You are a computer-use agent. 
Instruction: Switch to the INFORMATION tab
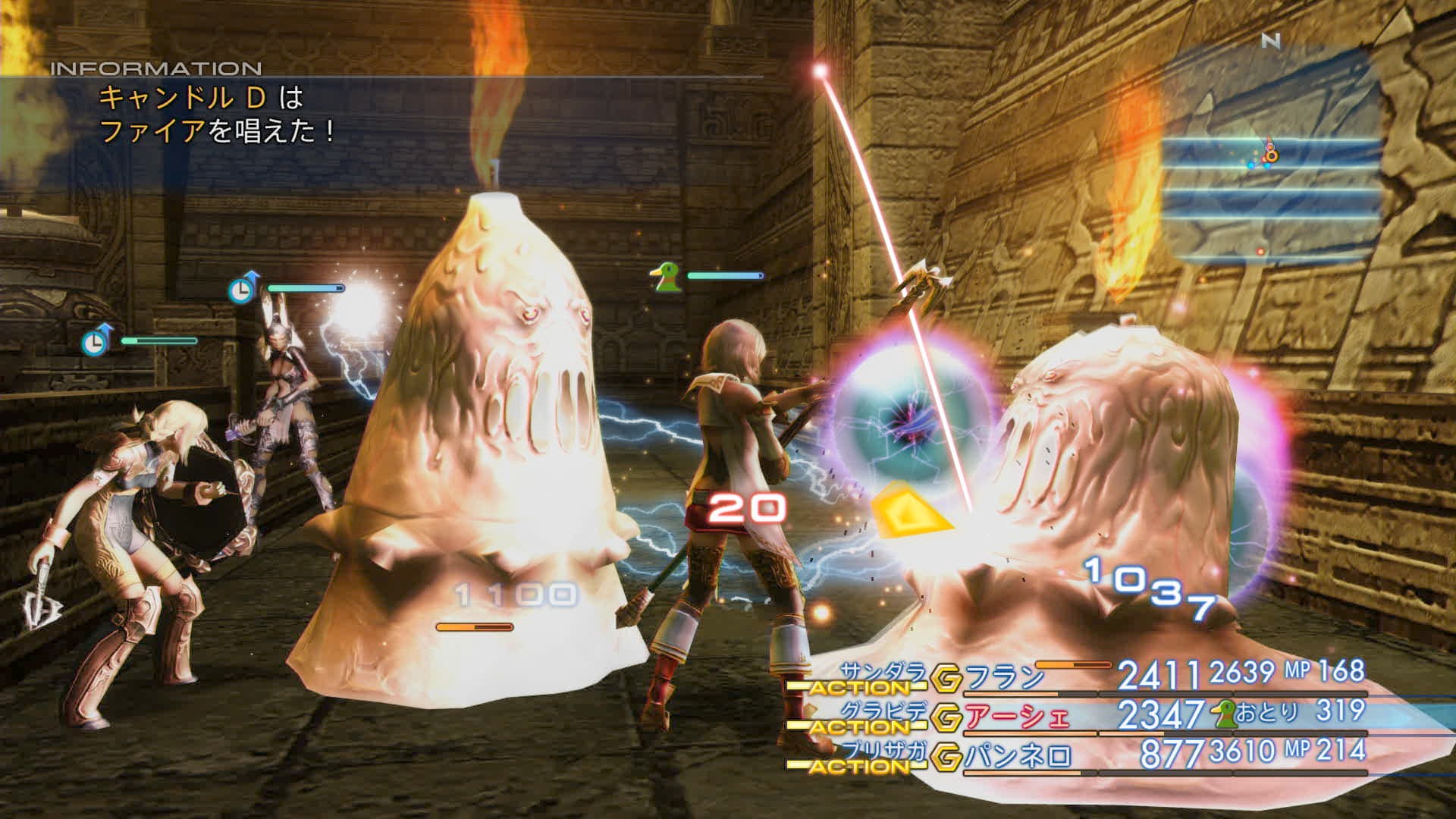click(155, 67)
